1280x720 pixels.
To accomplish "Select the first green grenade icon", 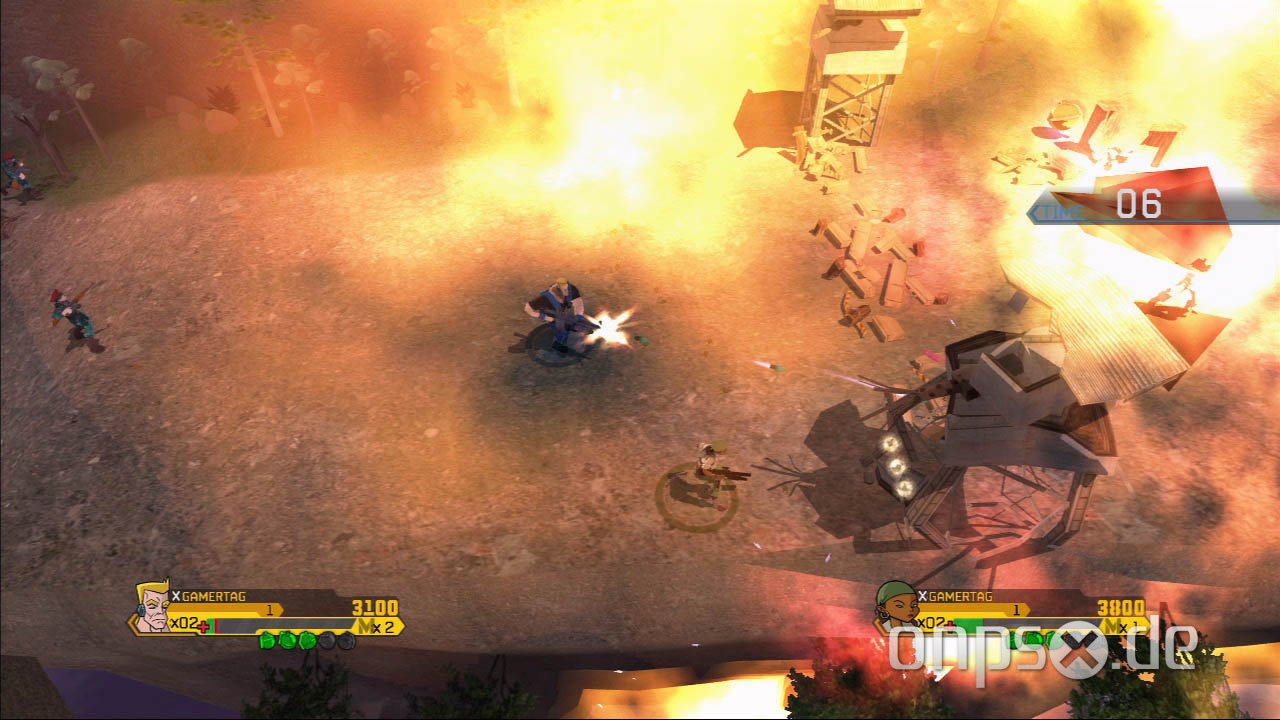I will [268, 641].
